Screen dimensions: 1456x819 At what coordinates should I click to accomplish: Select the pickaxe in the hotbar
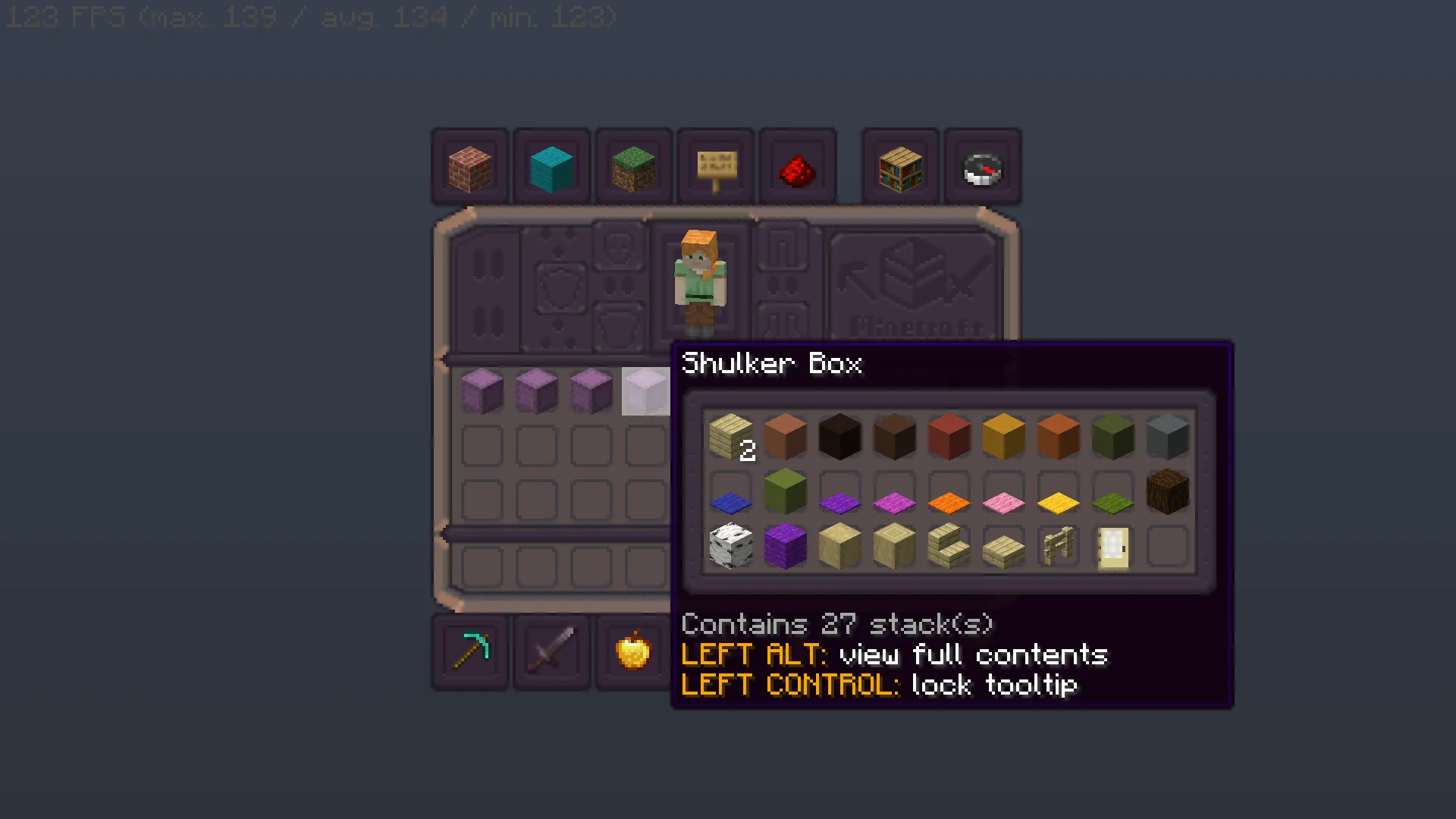tap(469, 652)
